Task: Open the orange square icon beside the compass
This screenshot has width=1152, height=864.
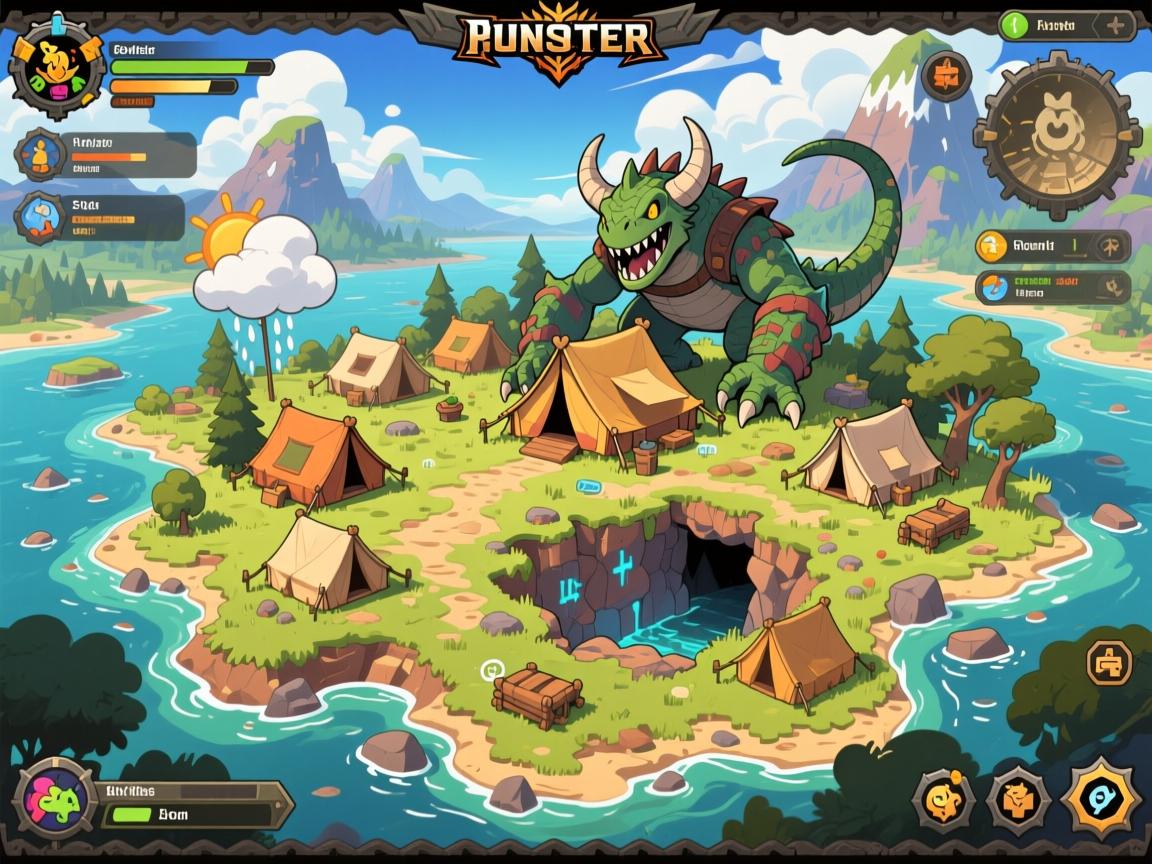Action: (x=946, y=76)
